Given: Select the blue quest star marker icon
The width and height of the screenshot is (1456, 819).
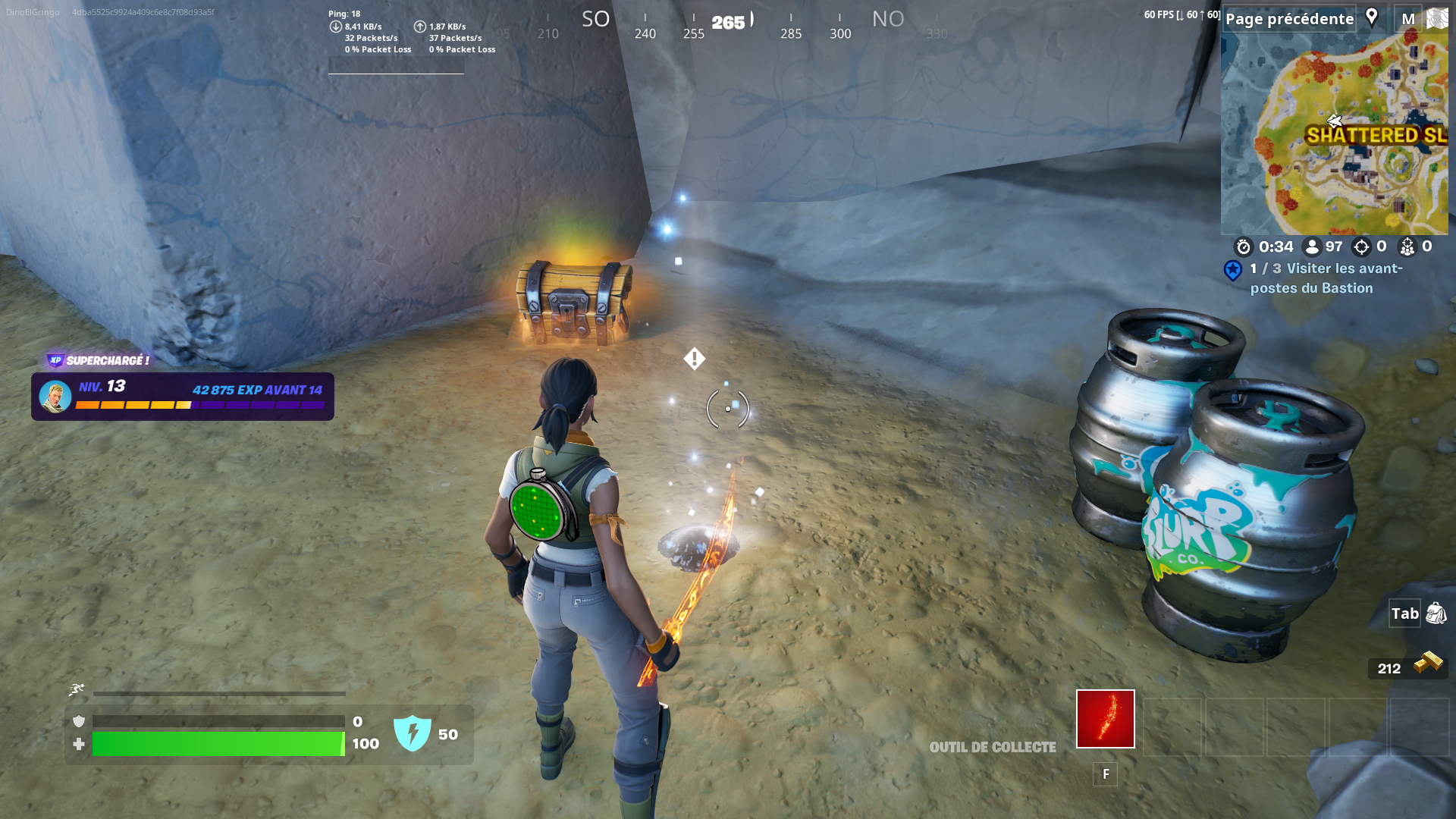Looking at the screenshot, I should pos(1232,272).
